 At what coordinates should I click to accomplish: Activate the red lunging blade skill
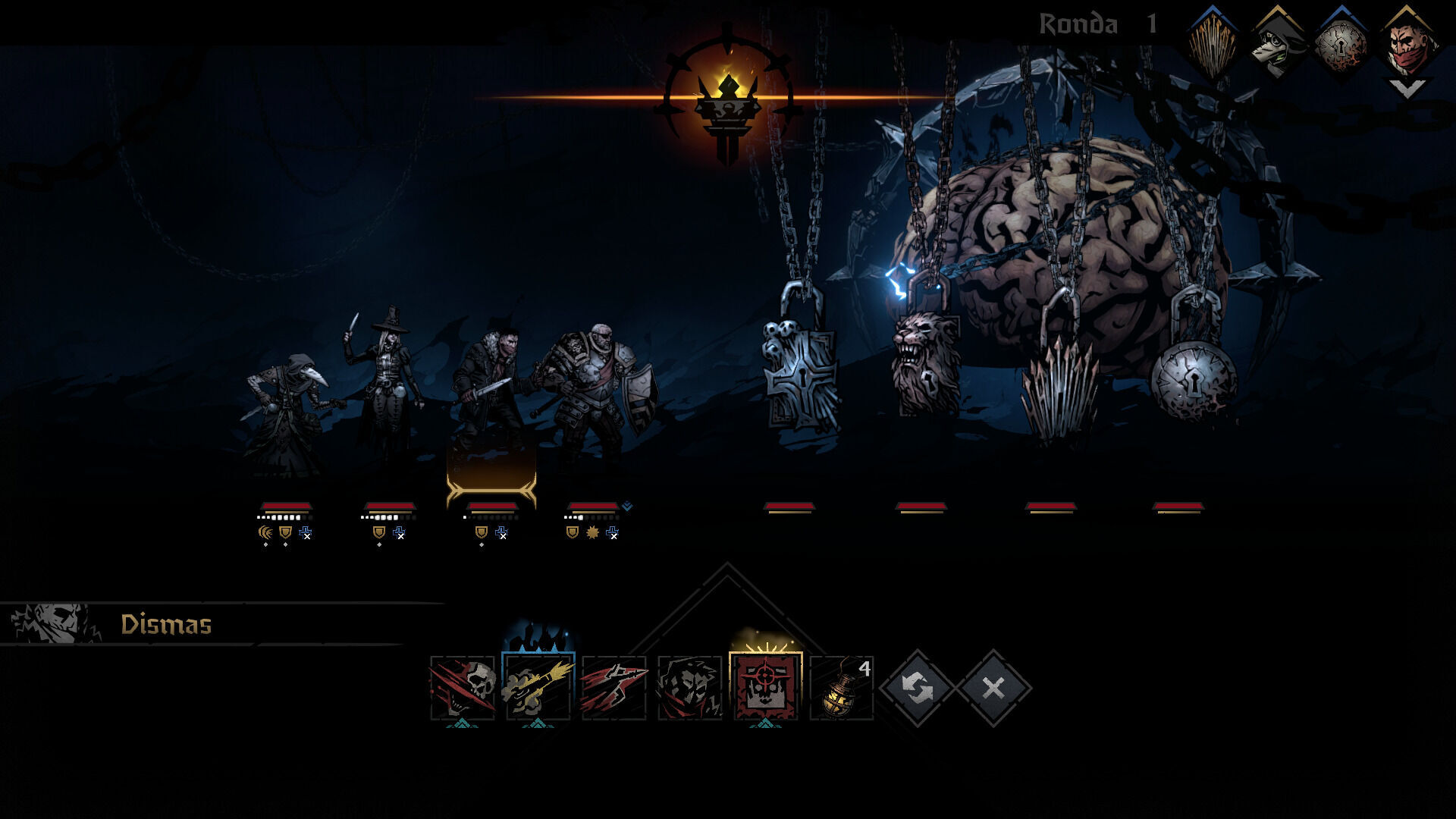coord(614,688)
